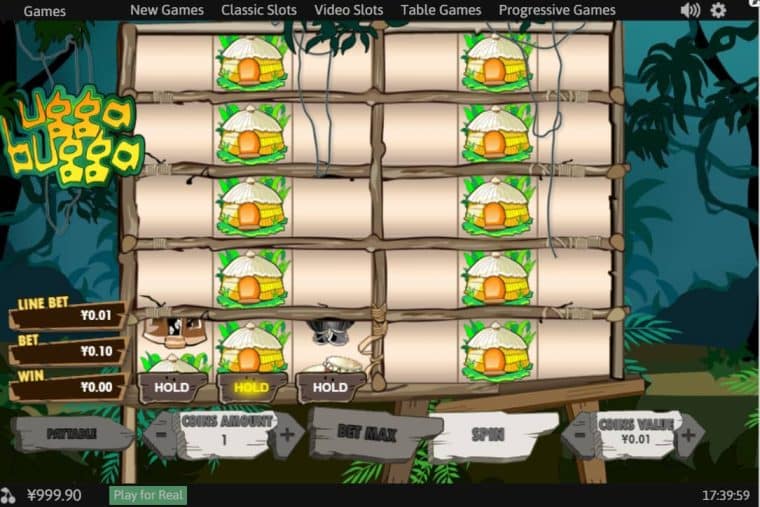Screen dimensions: 760x507
Task: Lower the coins value with minus
Action: coord(580,435)
